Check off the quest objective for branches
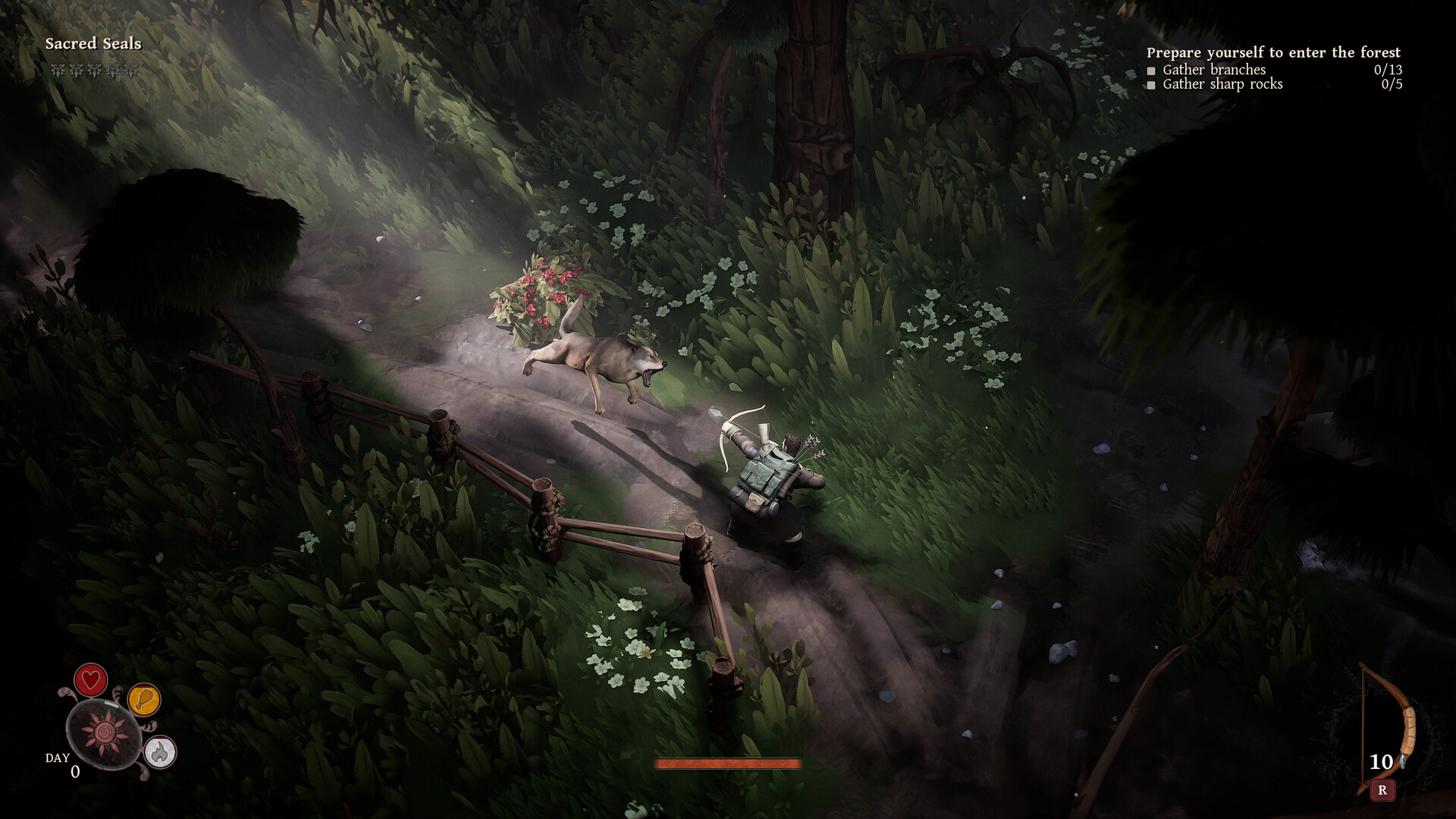This screenshot has width=1456, height=819. point(1151,69)
